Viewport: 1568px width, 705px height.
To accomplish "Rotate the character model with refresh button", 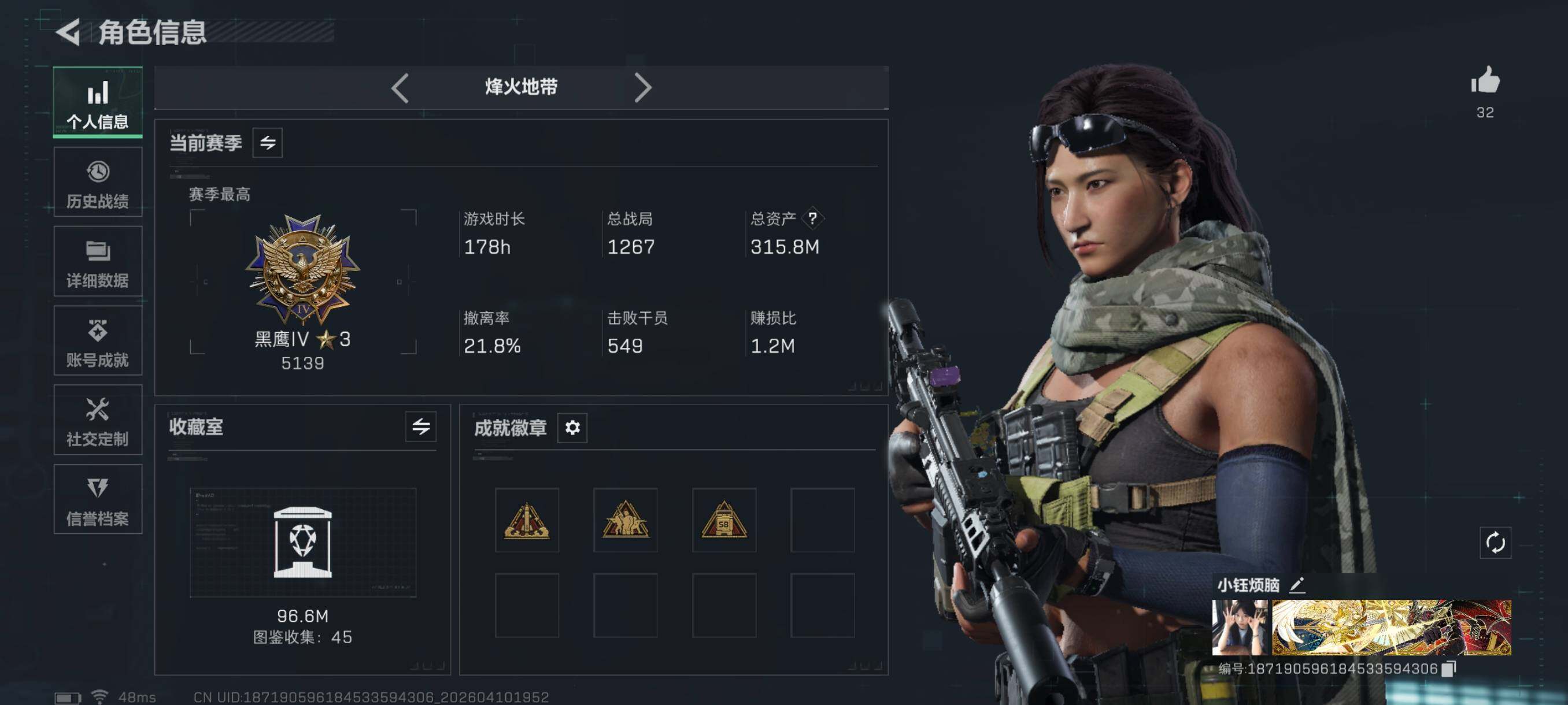I will pos(1495,543).
